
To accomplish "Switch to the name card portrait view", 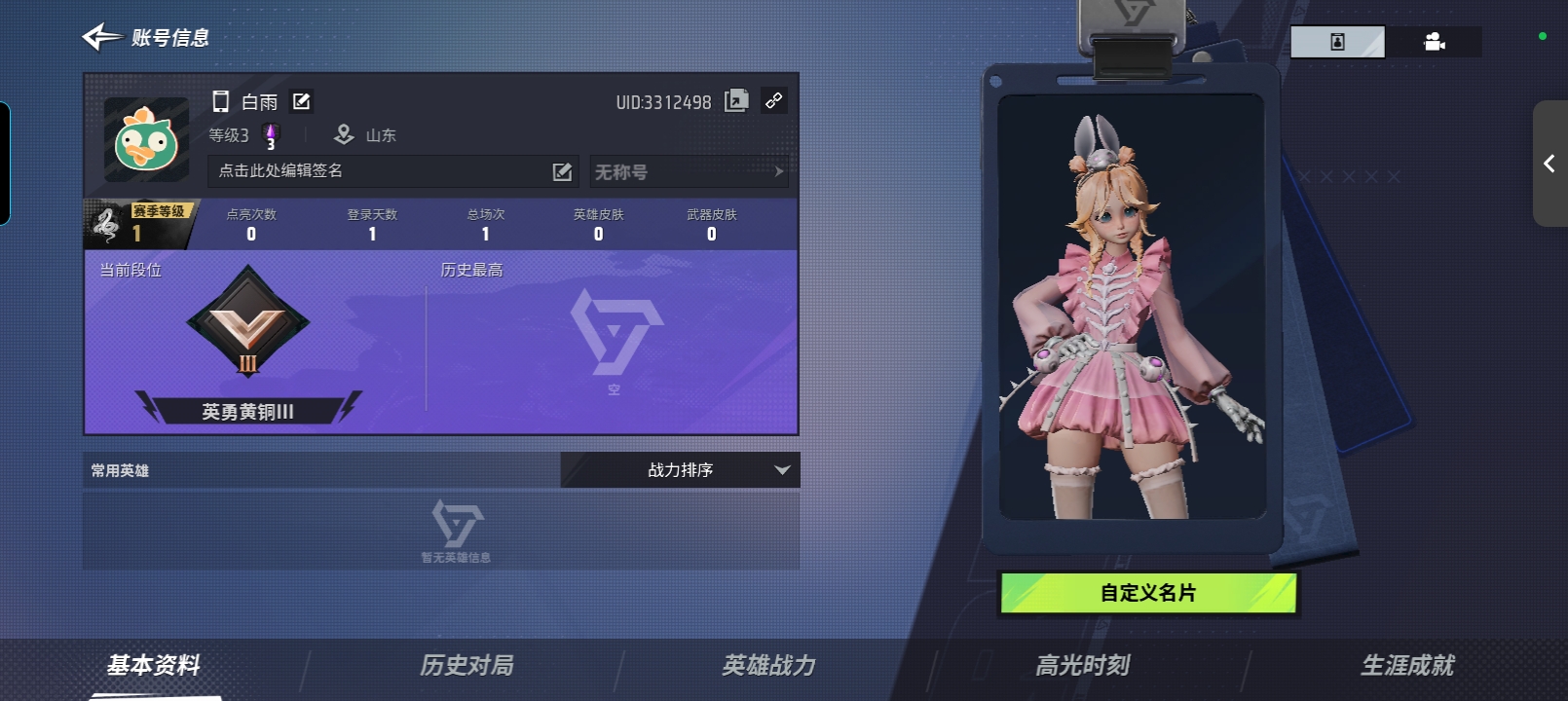I will click(1337, 42).
